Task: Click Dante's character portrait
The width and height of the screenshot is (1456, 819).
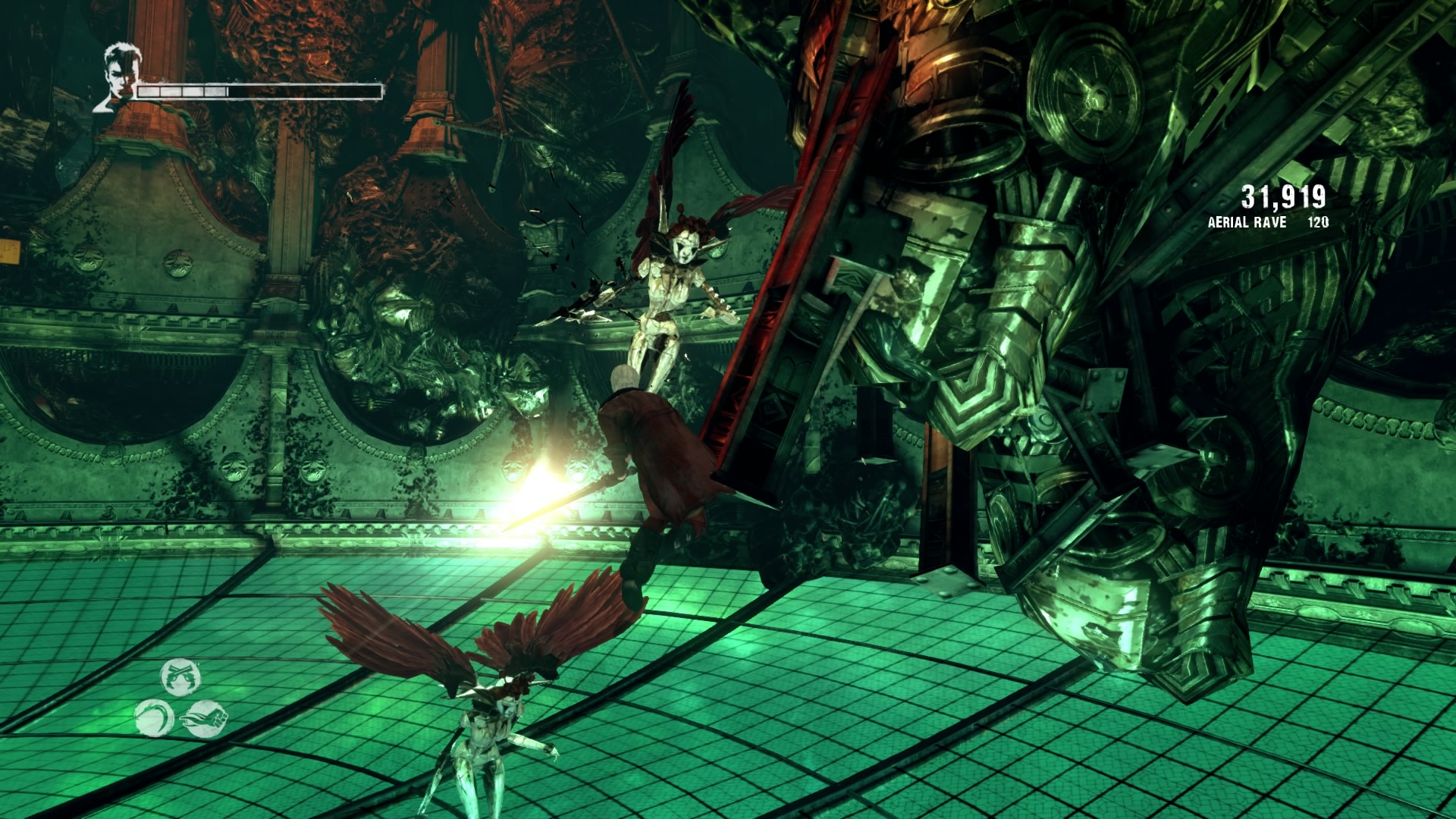Action: (118, 77)
